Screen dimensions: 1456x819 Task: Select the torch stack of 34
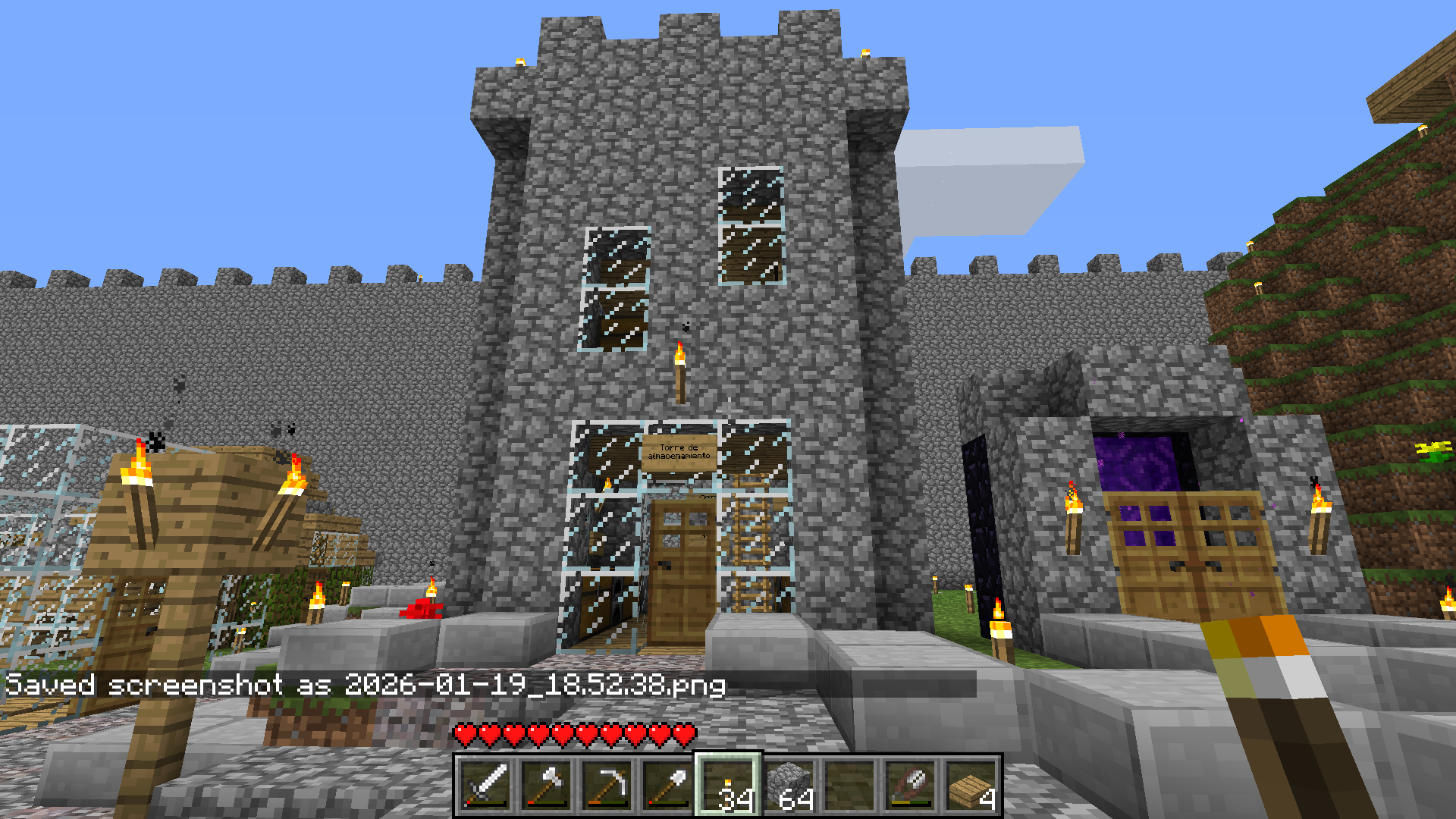[728, 786]
